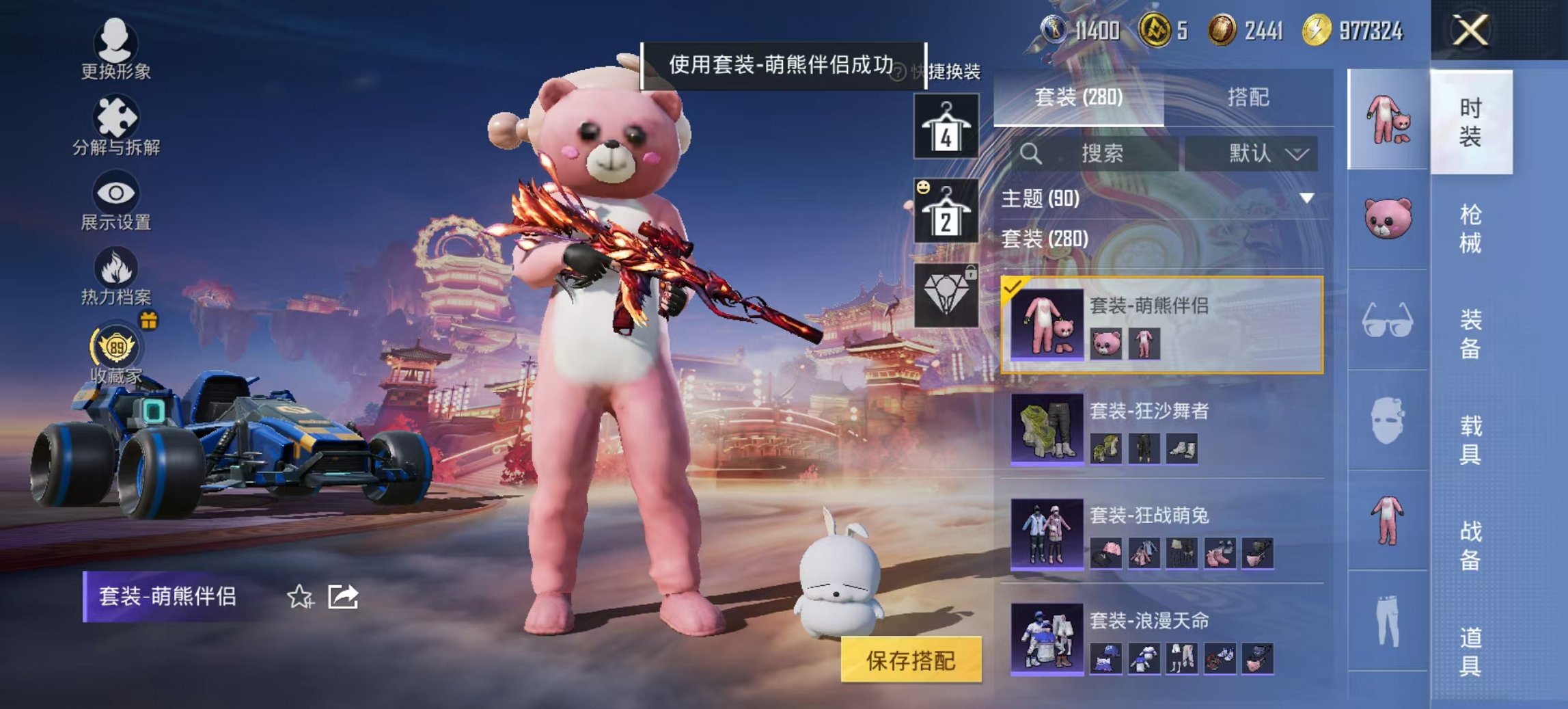The height and width of the screenshot is (709, 1568).
Task: Uncheck the equipped 萌熊伴侣 outfit
Action: coord(1012,289)
